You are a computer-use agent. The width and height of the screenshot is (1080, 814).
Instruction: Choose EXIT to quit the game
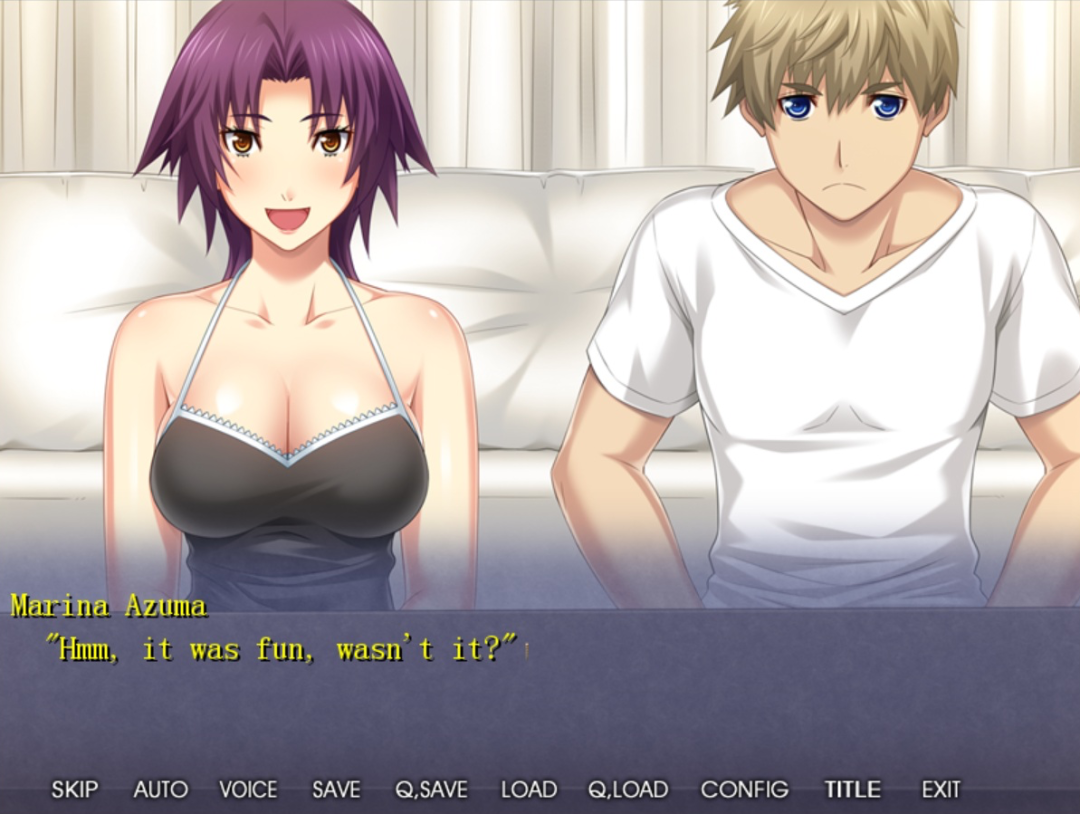(941, 790)
